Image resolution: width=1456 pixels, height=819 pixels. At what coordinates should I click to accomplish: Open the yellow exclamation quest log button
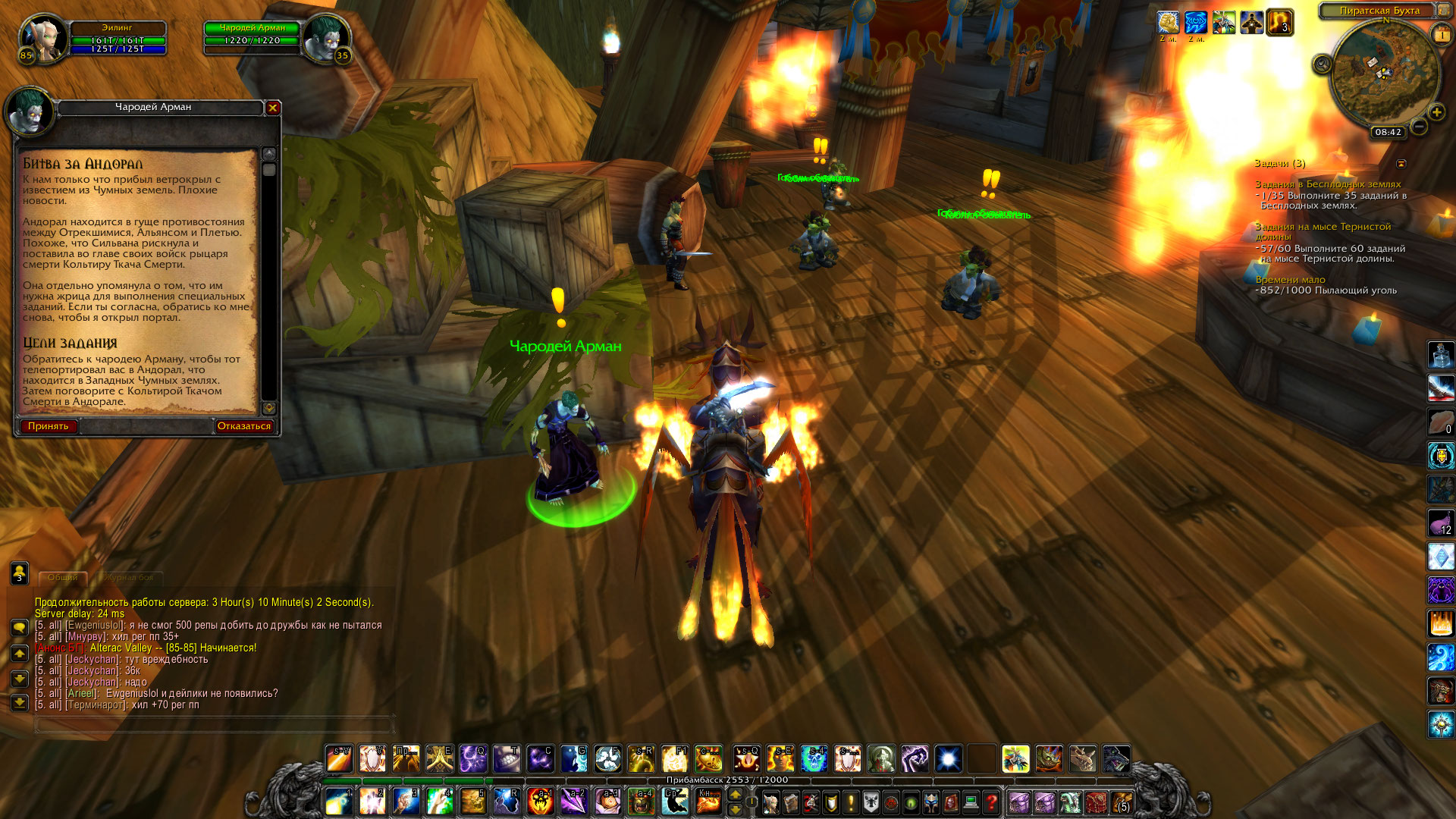pyautogui.click(x=851, y=802)
